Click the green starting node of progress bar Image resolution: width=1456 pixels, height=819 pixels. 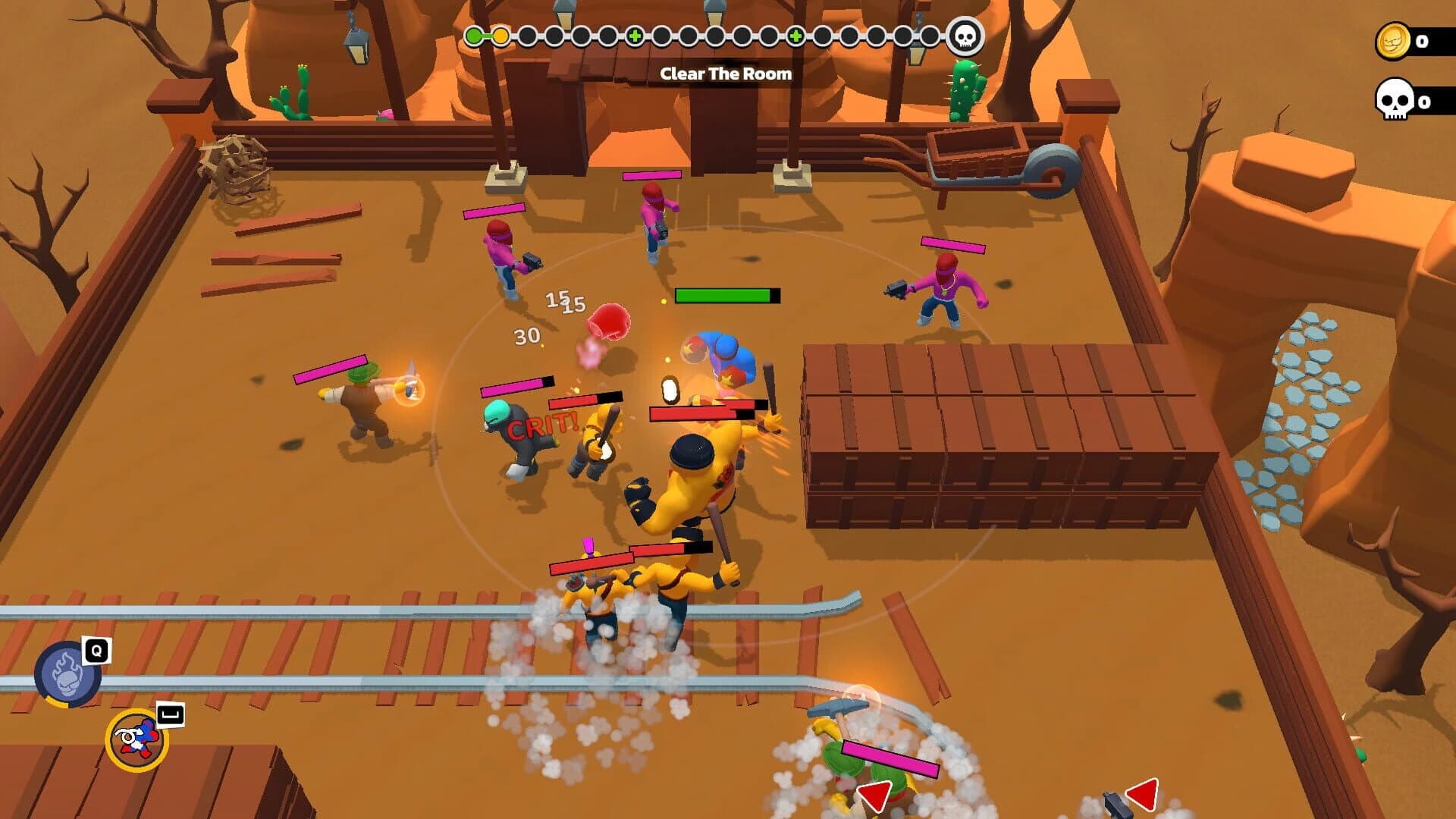point(473,35)
